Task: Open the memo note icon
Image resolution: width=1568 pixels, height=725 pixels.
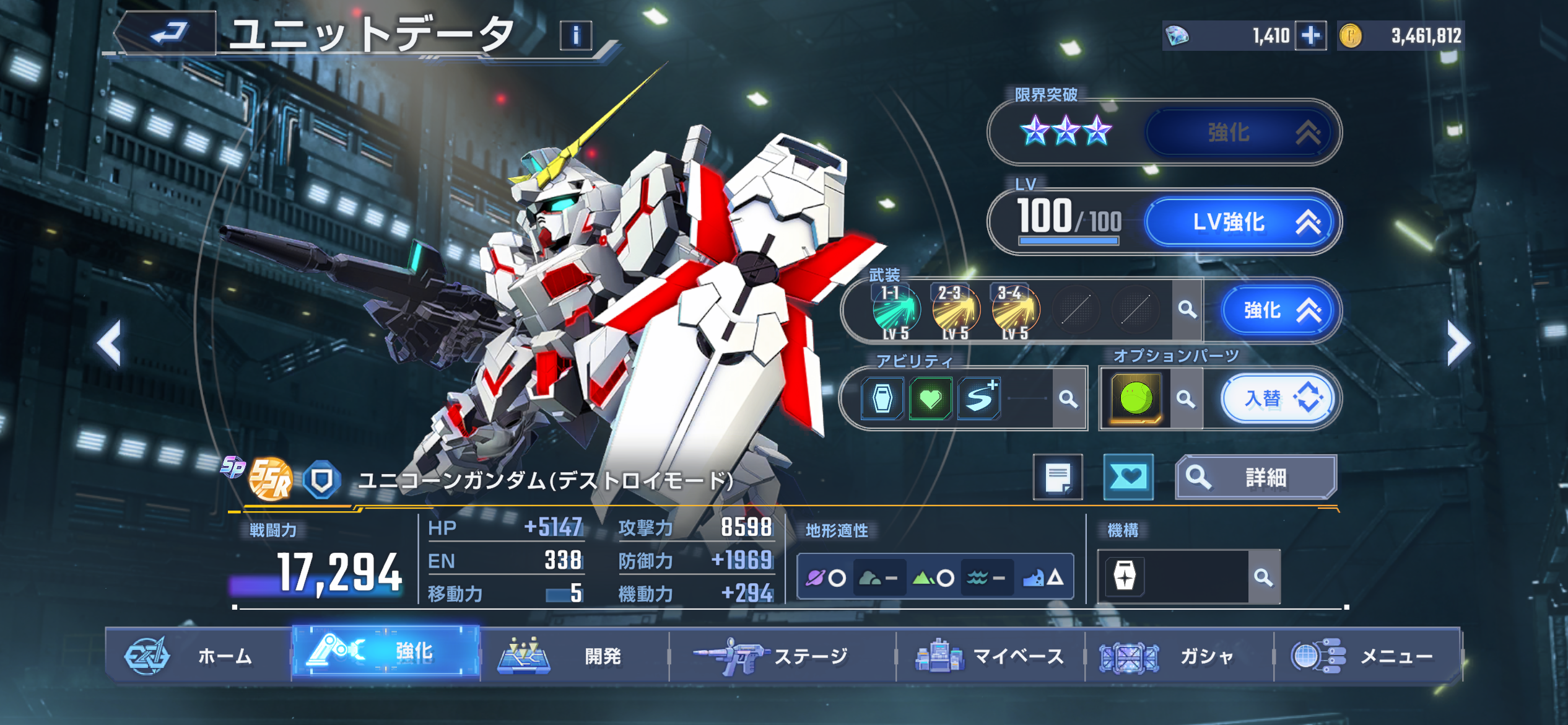Action: 1058,477
